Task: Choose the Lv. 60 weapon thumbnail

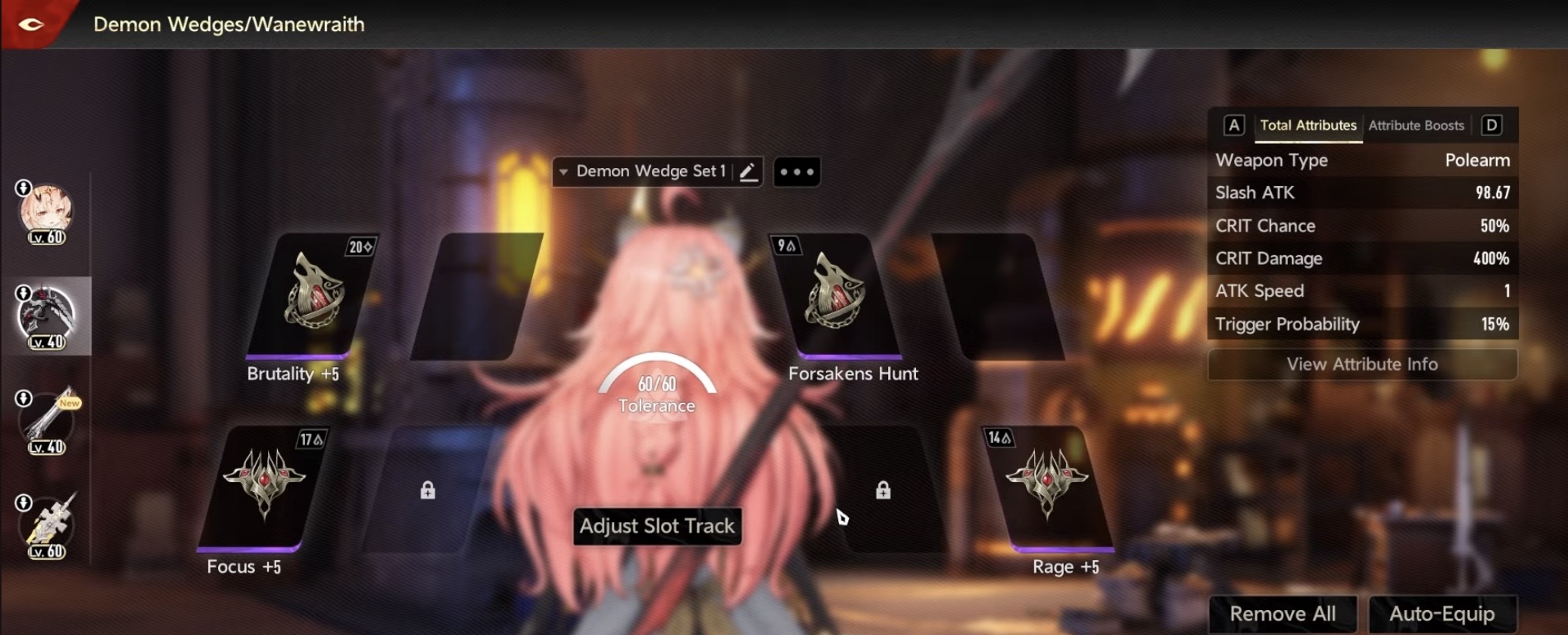Action: [x=47, y=525]
